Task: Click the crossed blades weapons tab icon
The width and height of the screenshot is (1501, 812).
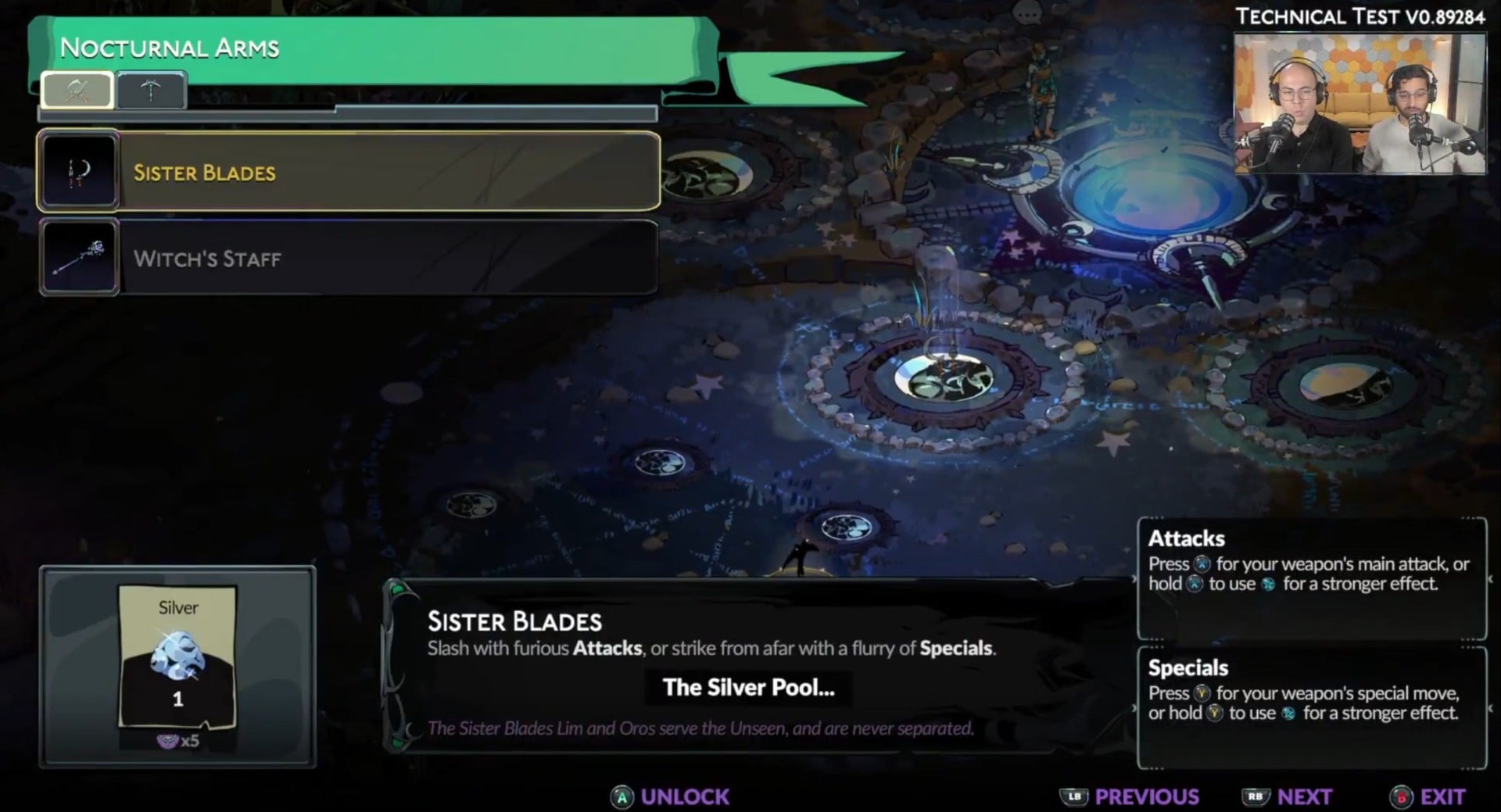Action: coord(77,89)
